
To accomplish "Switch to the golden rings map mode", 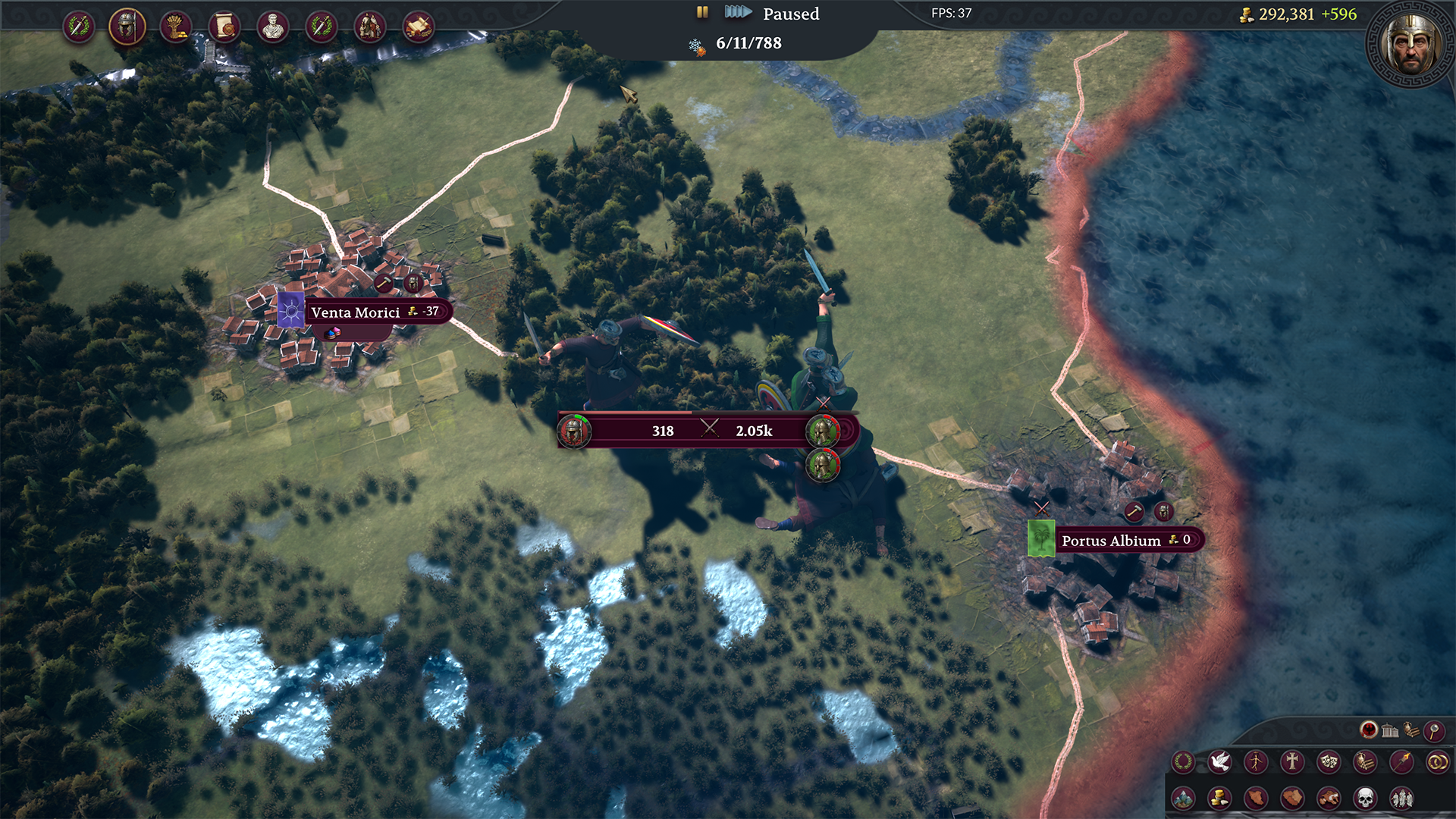I will pos(1437,761).
